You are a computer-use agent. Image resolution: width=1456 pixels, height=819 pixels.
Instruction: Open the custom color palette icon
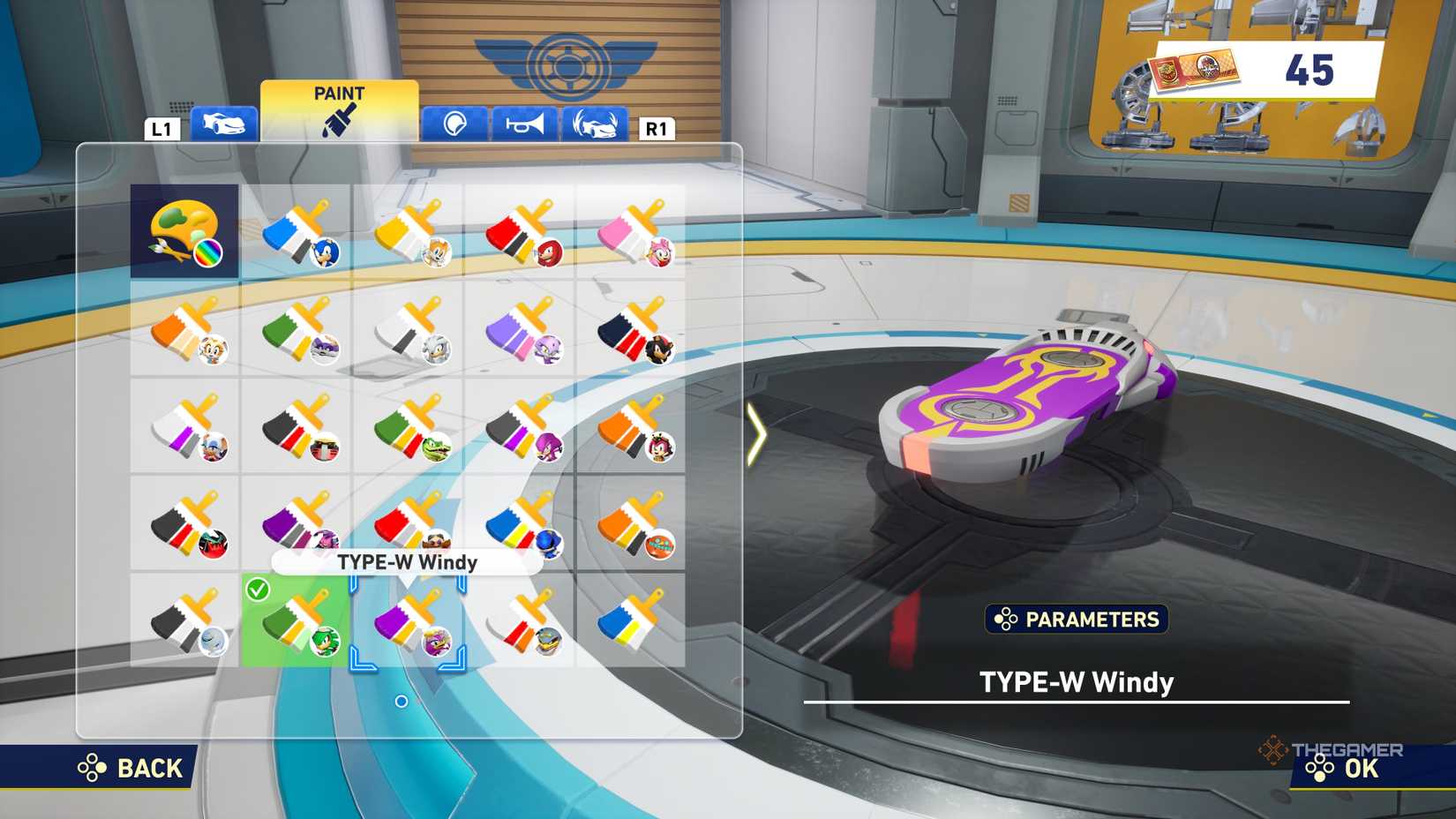pos(184,229)
